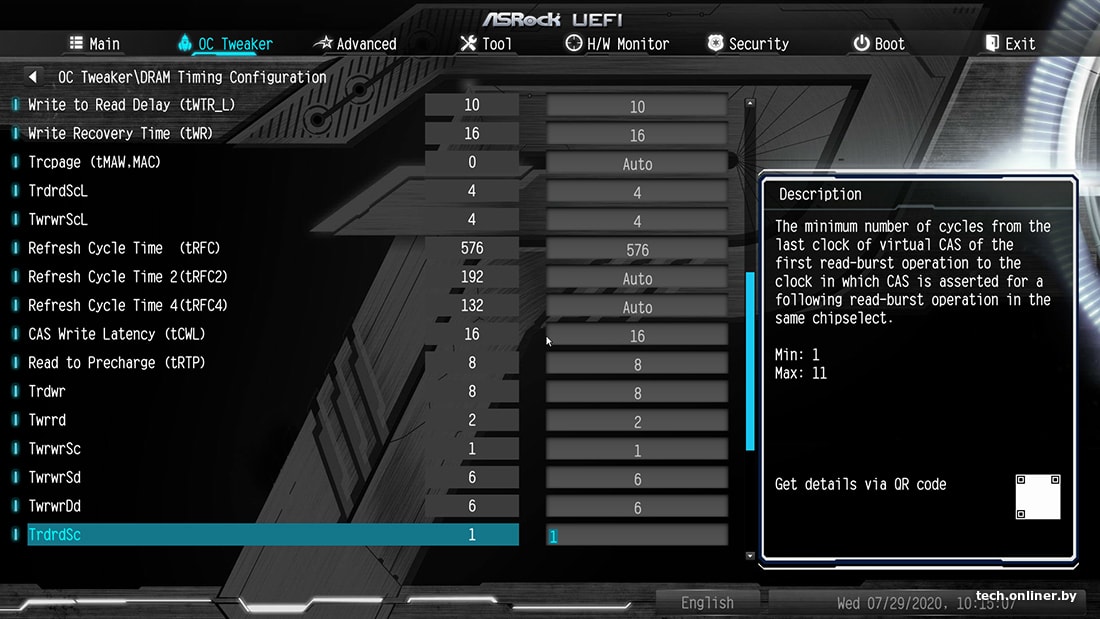Select the TwrwrDd setting row
This screenshot has width=1100, height=619.
click(54, 507)
